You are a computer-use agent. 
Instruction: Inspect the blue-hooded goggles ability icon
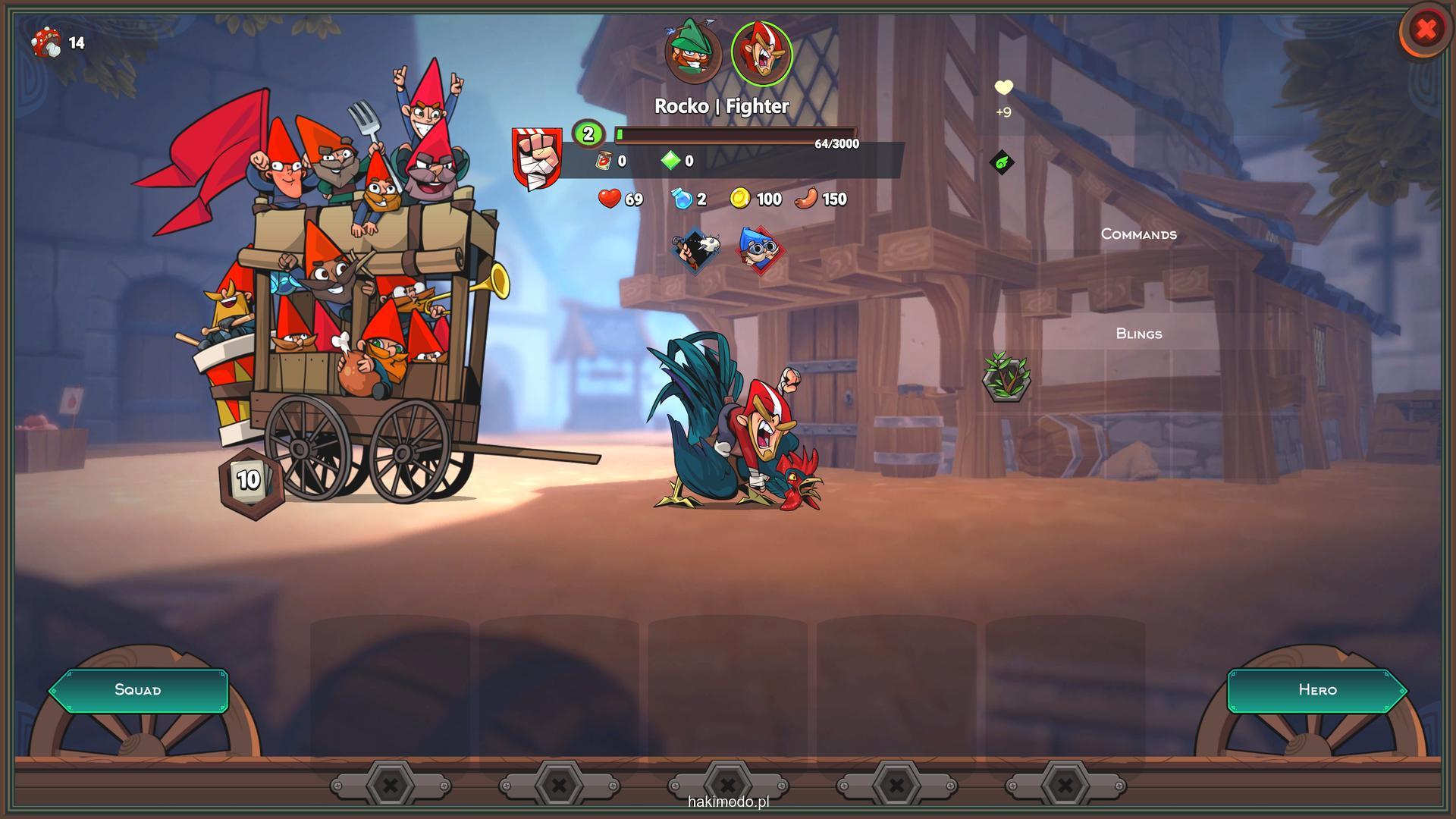tap(760, 249)
